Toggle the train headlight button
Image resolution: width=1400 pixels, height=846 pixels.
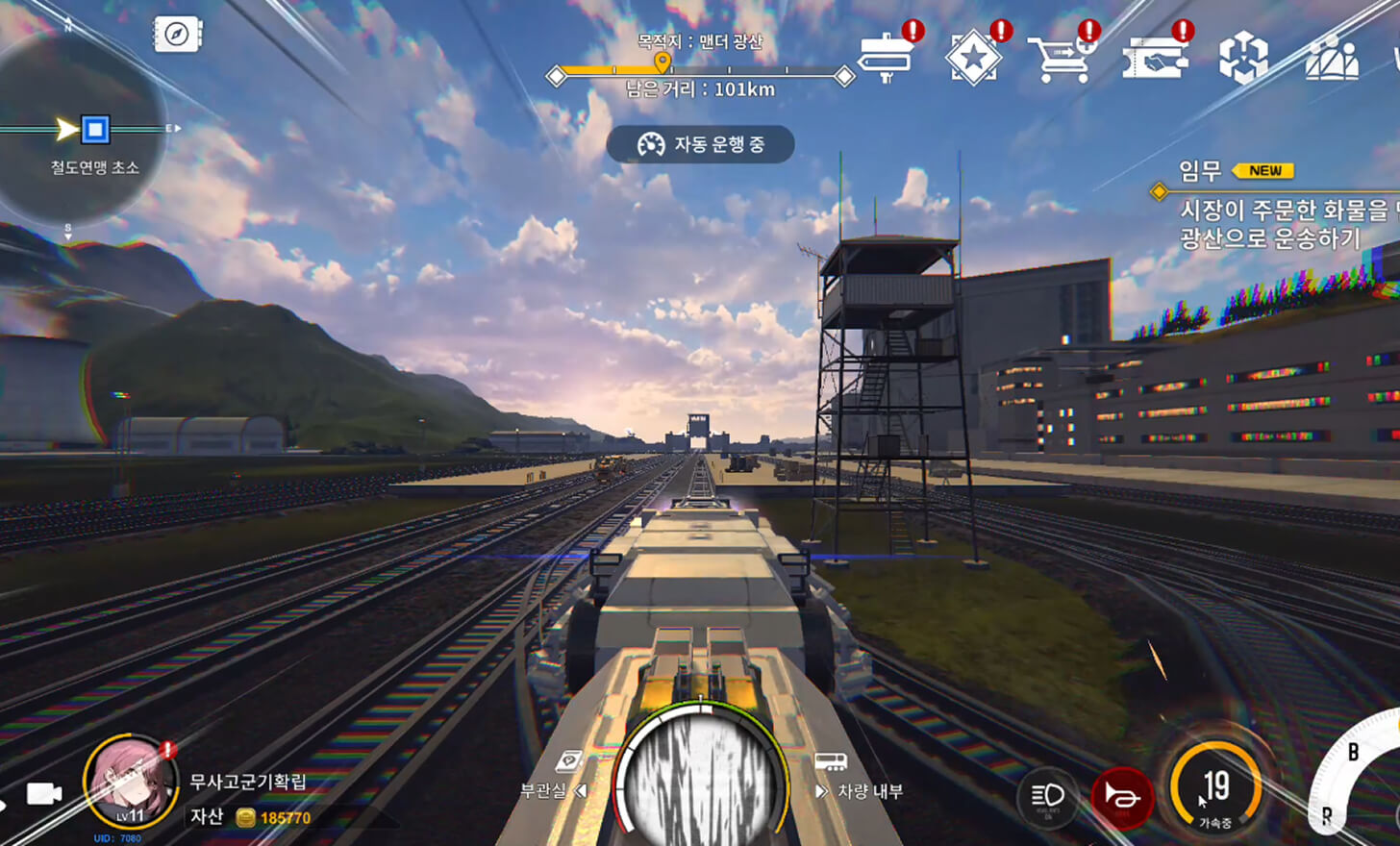[1047, 796]
